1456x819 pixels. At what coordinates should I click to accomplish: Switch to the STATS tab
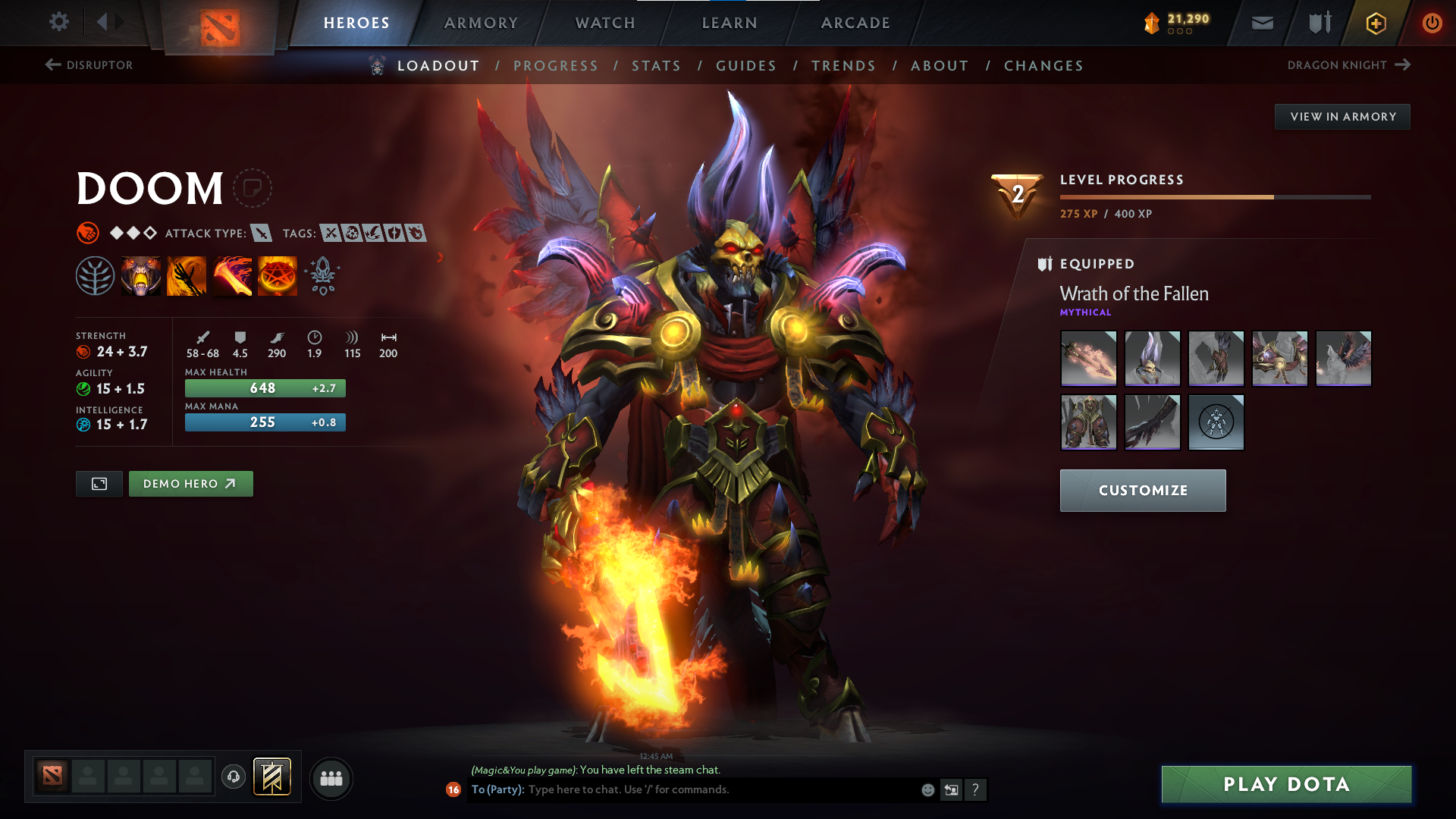point(657,66)
